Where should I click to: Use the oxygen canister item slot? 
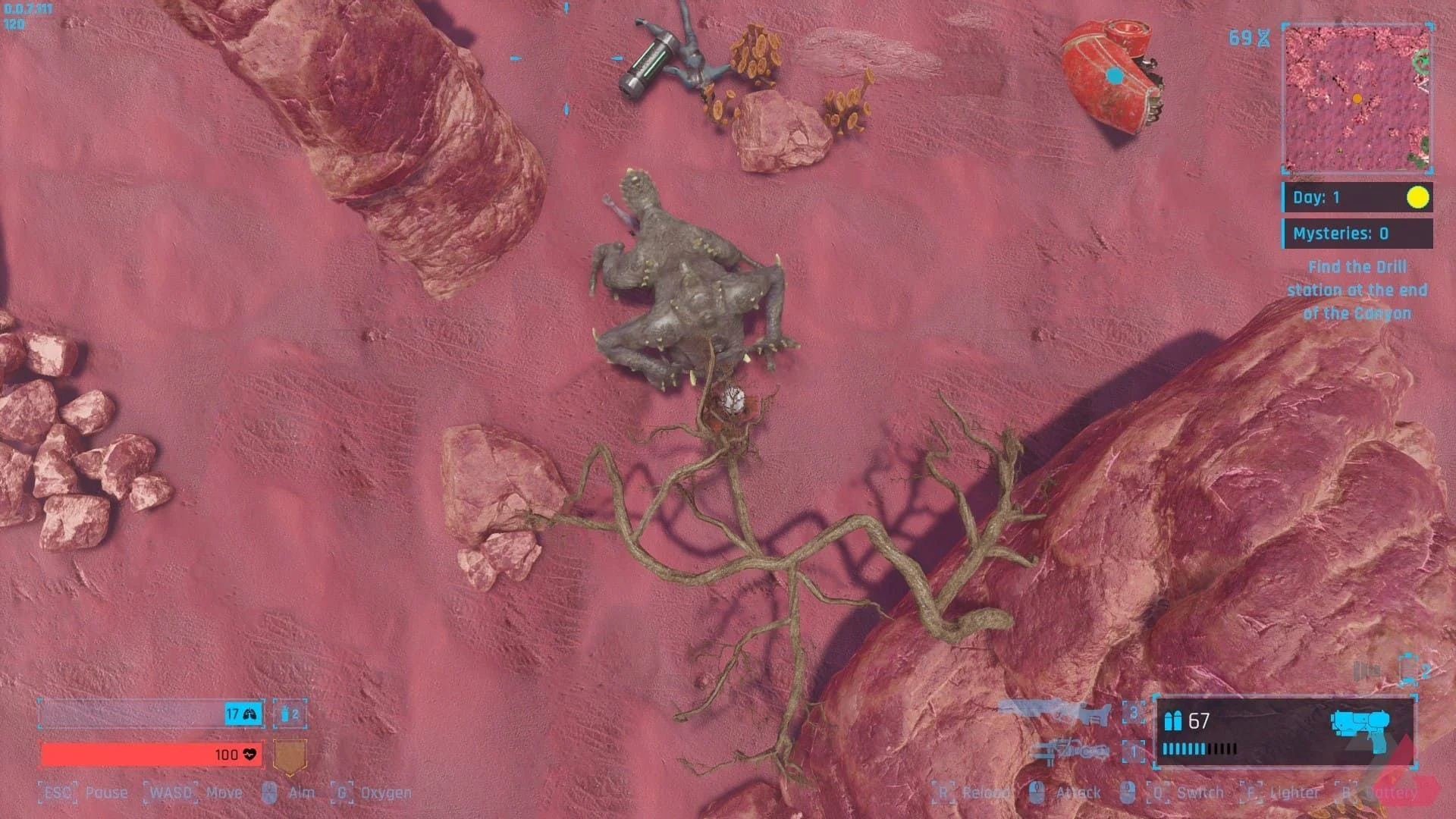pos(290,714)
